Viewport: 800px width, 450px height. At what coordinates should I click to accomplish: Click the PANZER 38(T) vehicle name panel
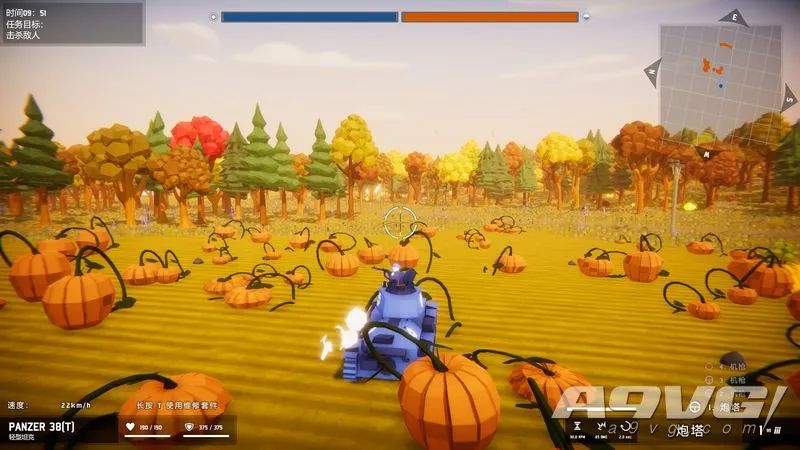click(x=58, y=429)
